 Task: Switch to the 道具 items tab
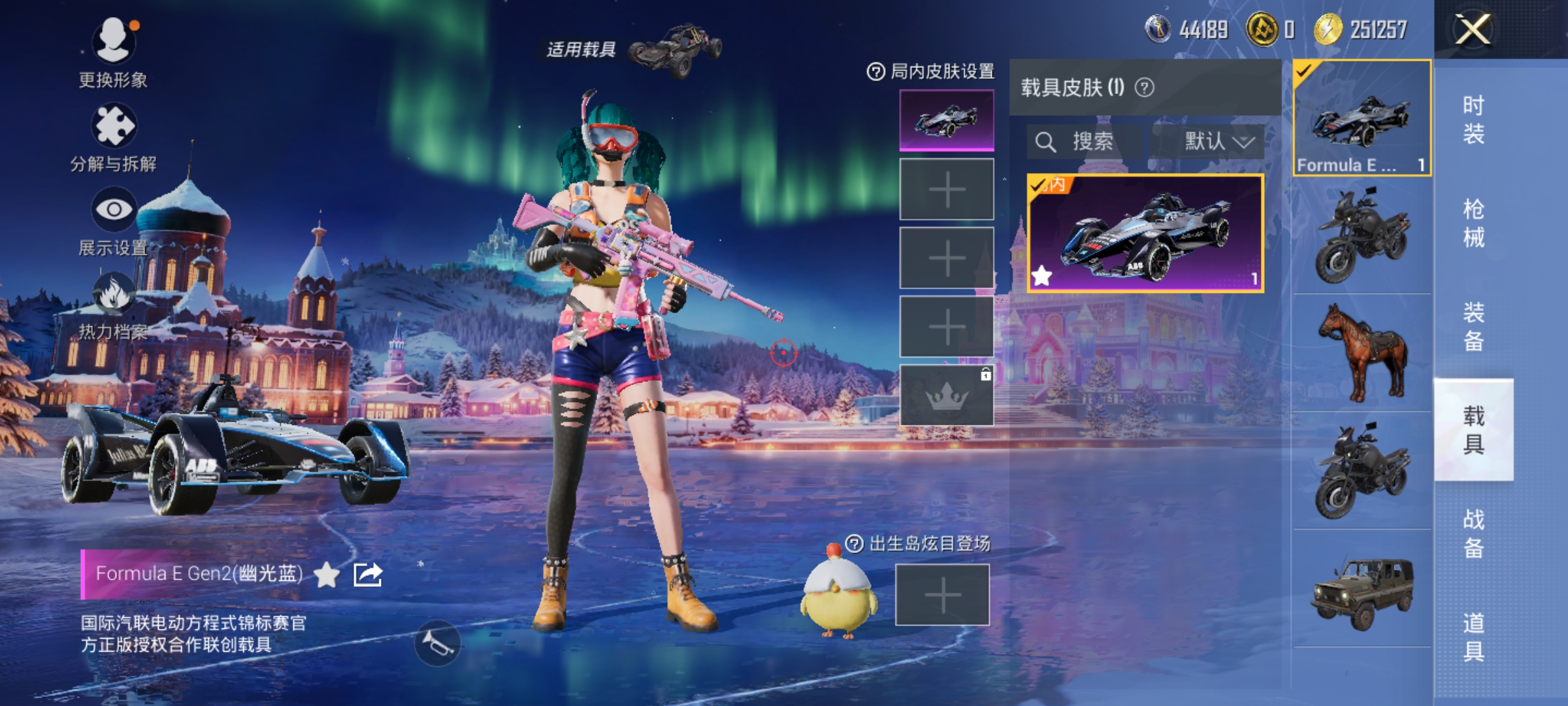click(1473, 637)
